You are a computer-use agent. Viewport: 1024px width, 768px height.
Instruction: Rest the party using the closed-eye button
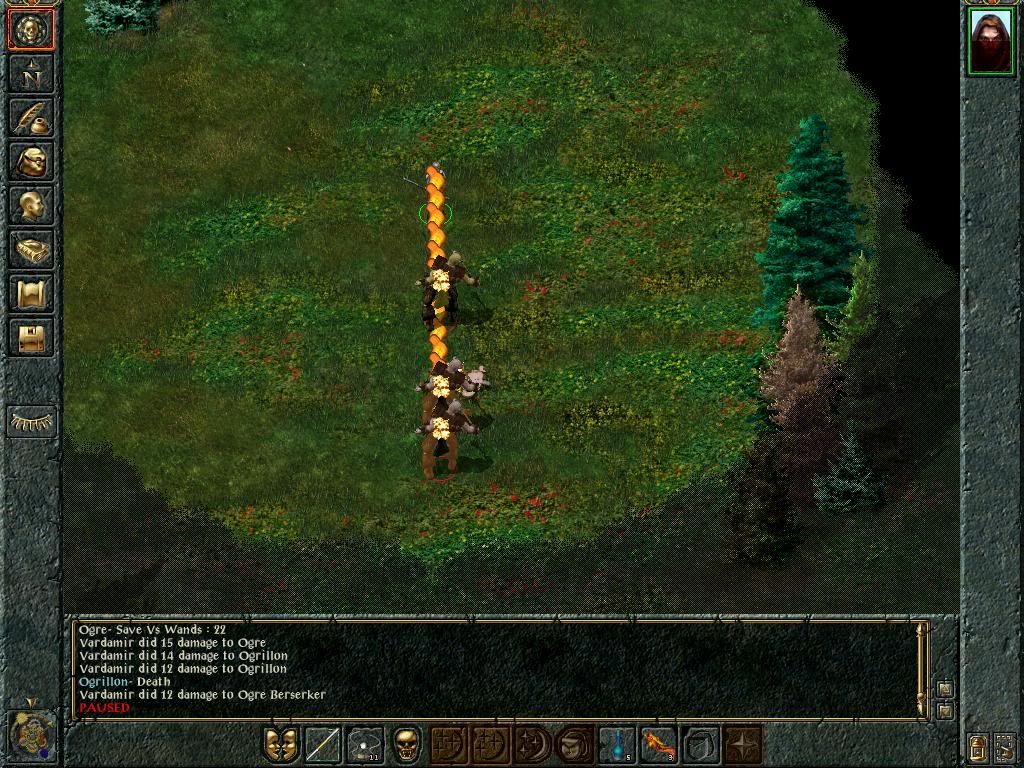click(x=32, y=421)
